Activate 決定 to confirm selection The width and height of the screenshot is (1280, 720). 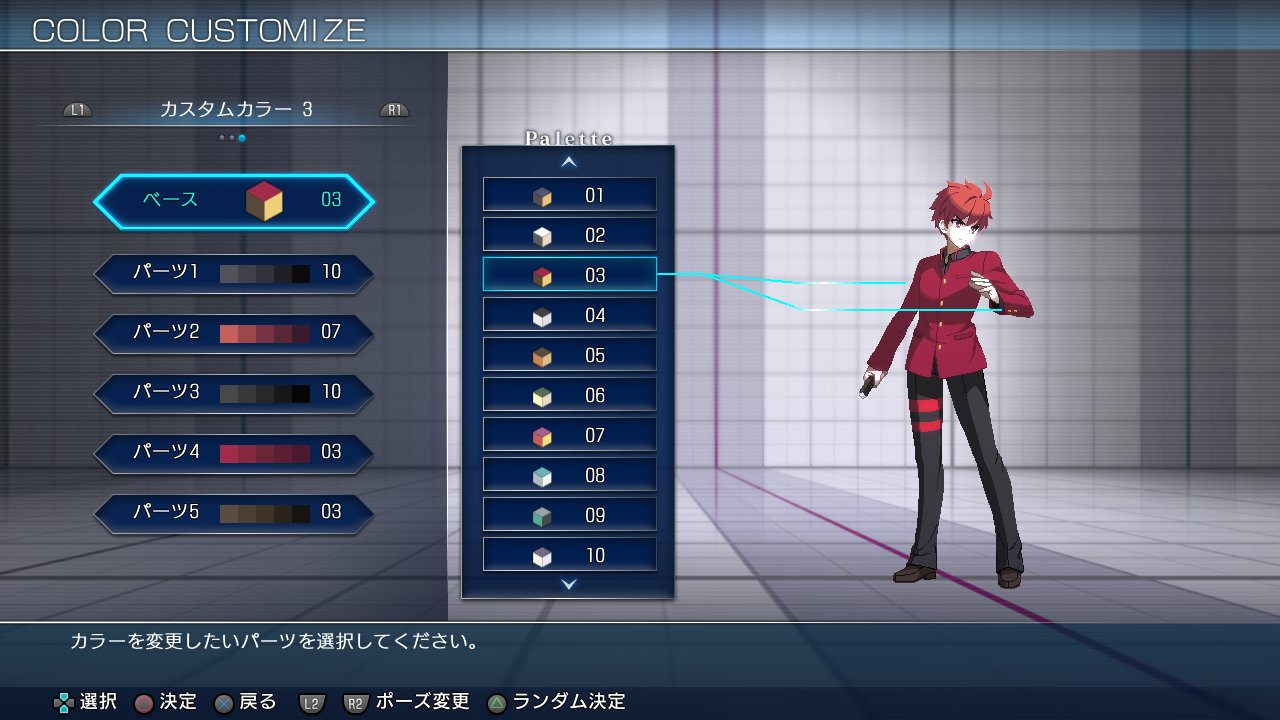point(169,701)
